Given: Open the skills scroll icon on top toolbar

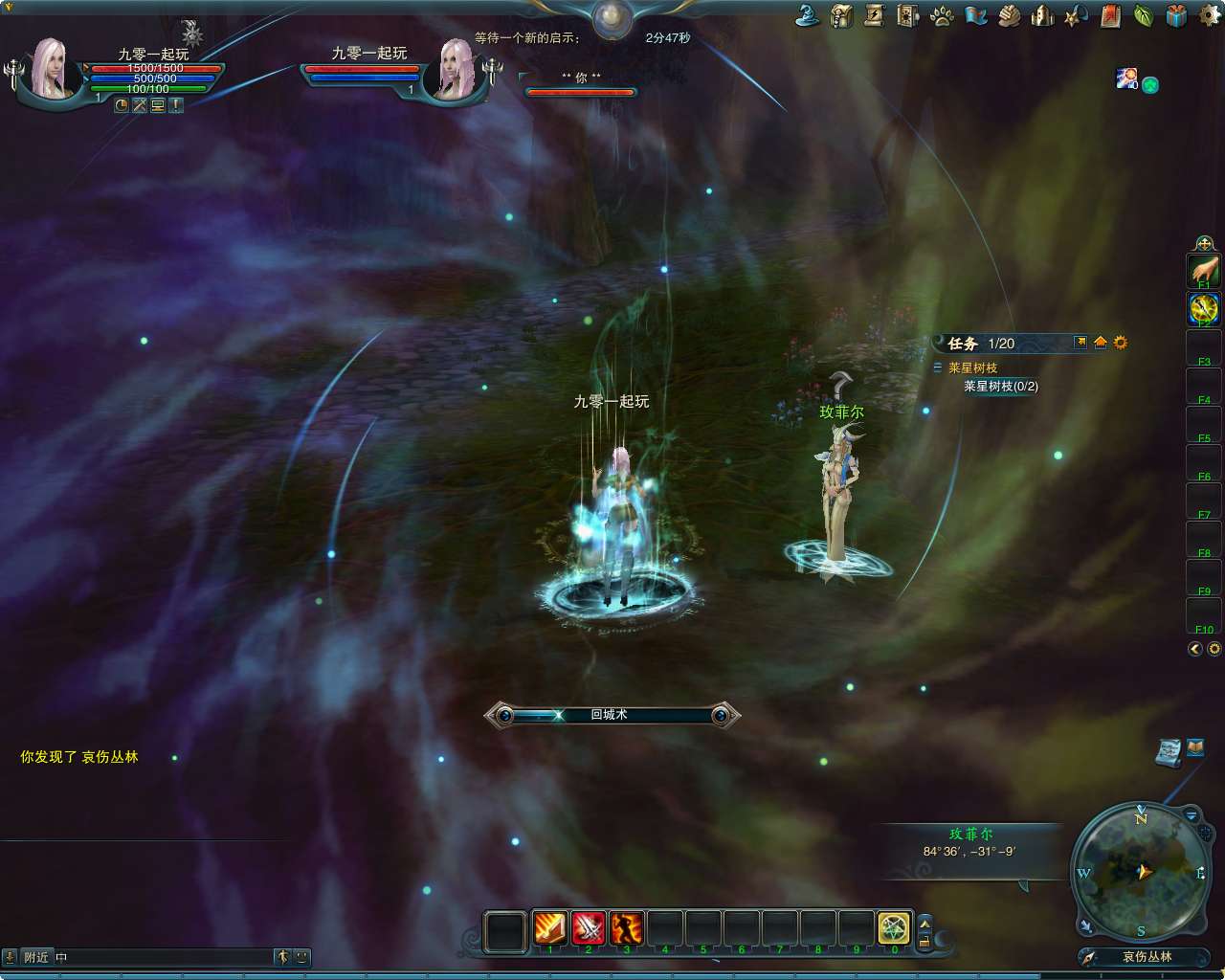Looking at the screenshot, I should pos(874,14).
